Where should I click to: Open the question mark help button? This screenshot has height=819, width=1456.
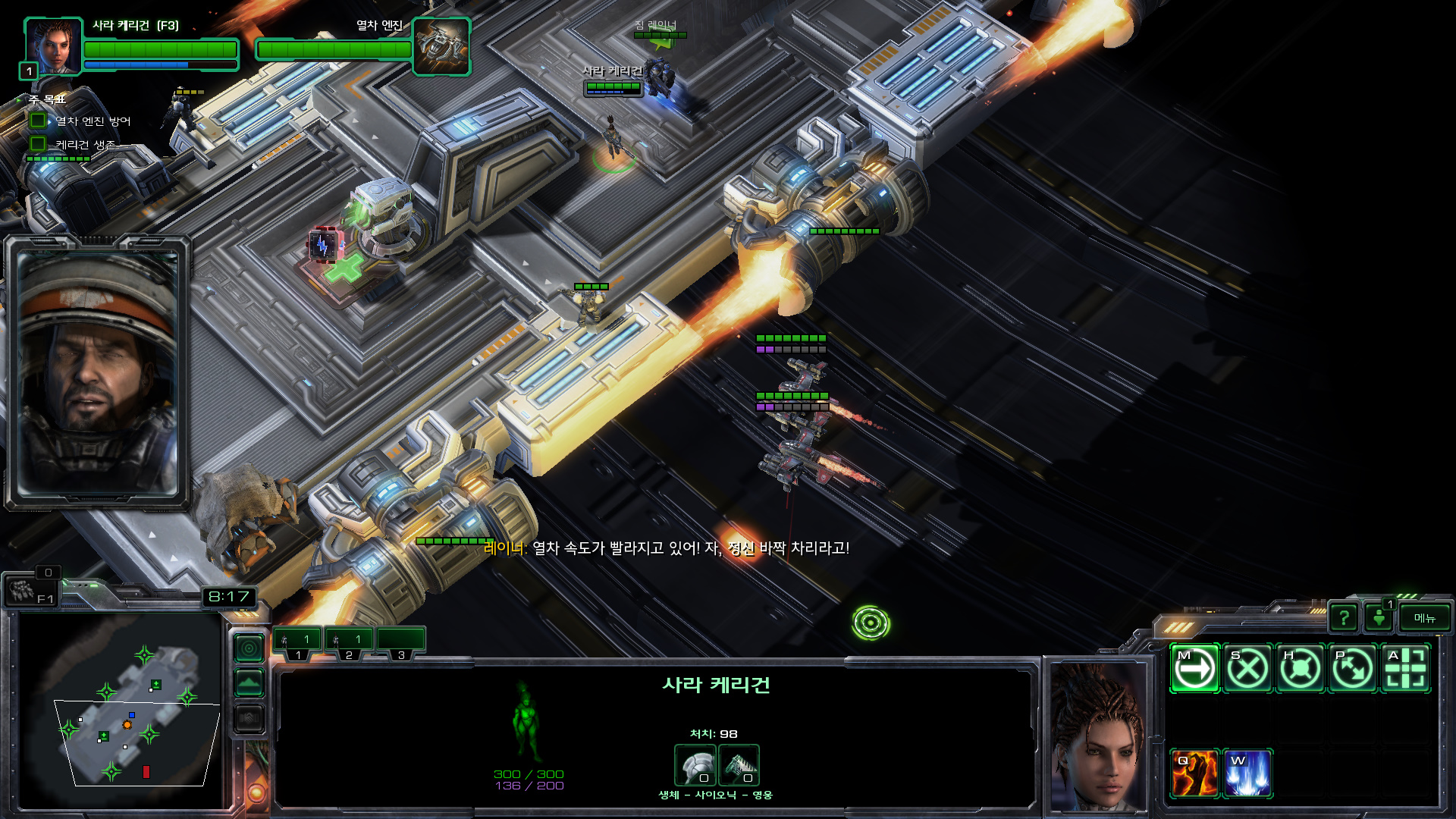[x=1344, y=618]
